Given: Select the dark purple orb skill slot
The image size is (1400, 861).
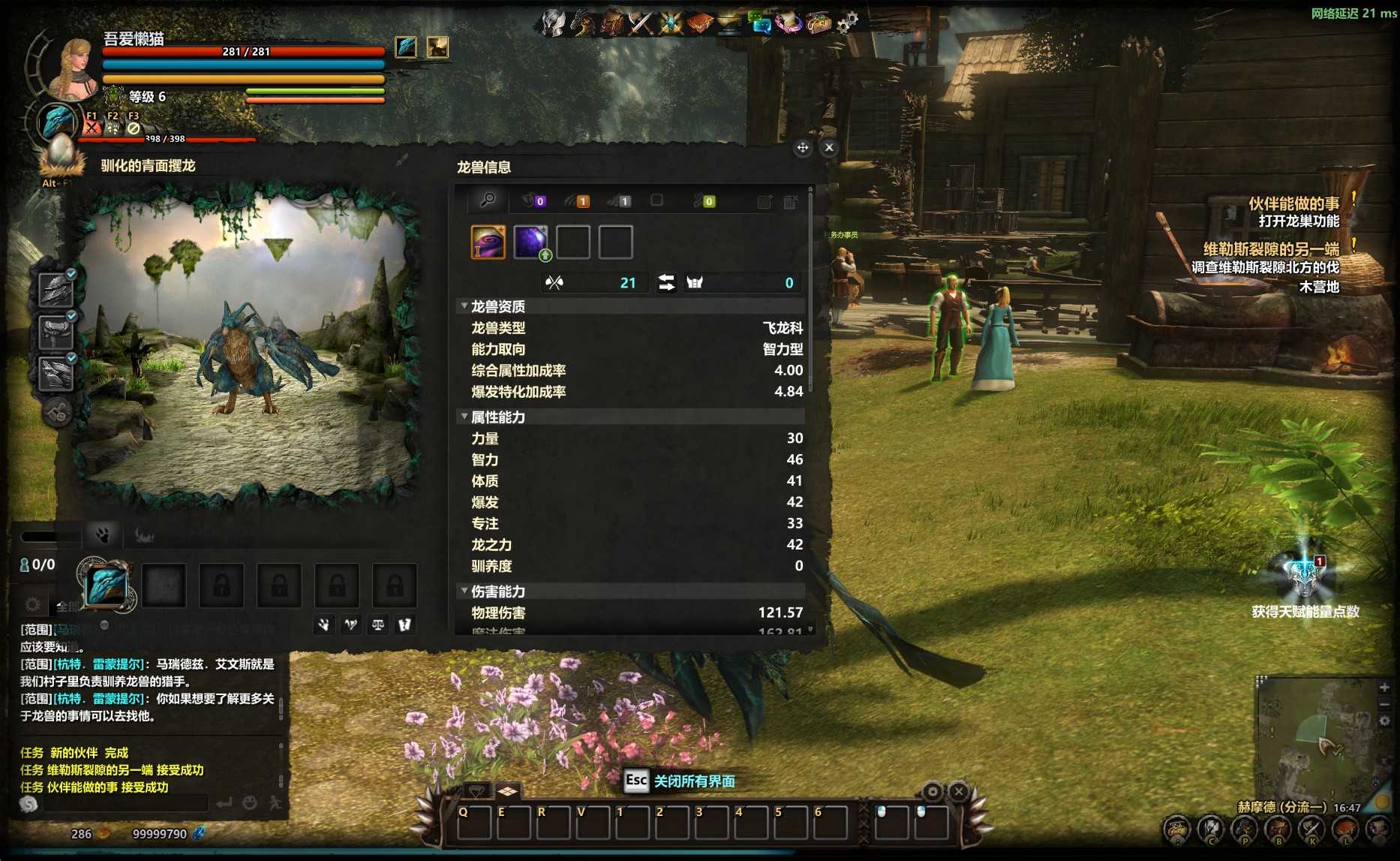Looking at the screenshot, I should 530,242.
